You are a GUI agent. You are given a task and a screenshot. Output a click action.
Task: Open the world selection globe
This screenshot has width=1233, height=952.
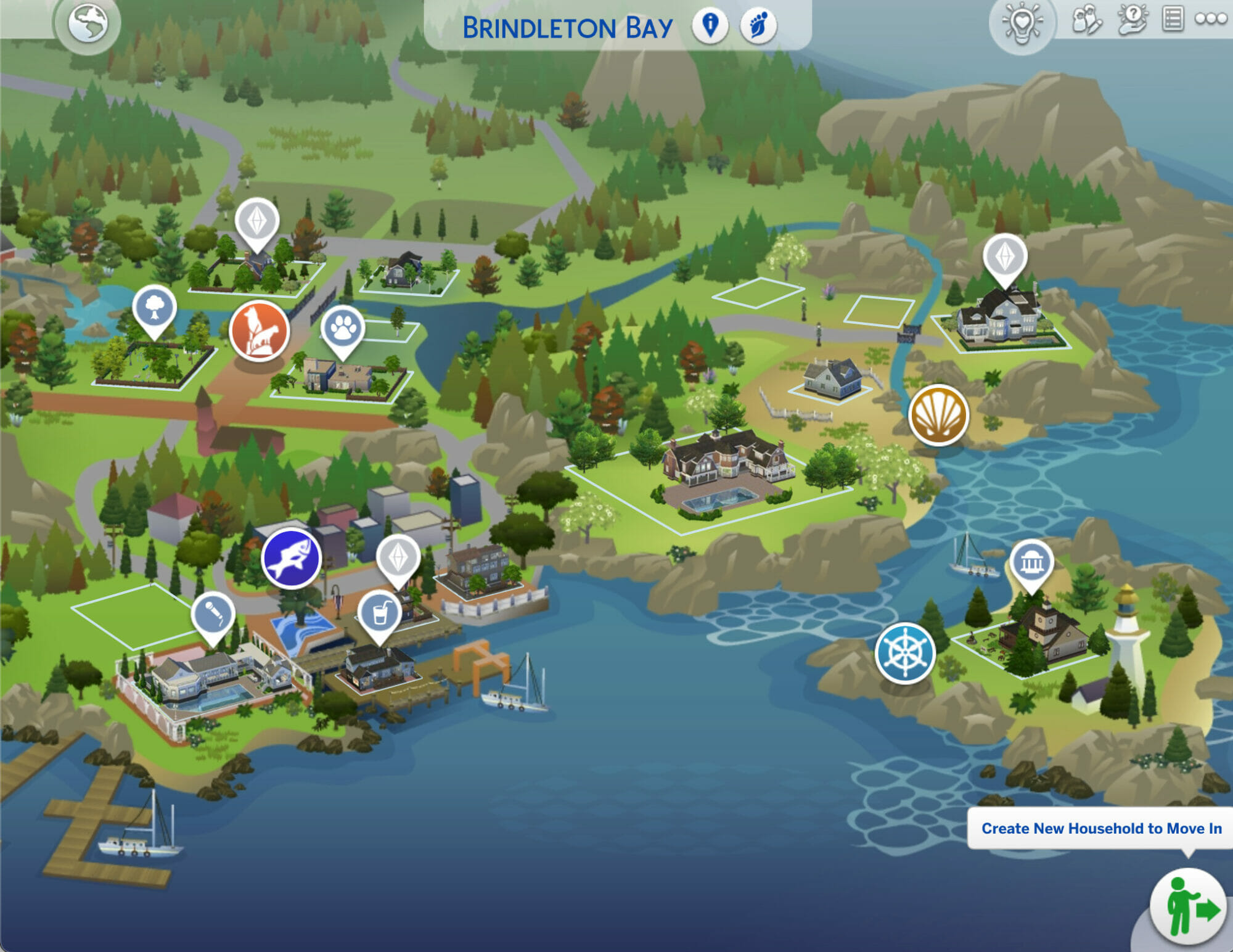(x=88, y=24)
